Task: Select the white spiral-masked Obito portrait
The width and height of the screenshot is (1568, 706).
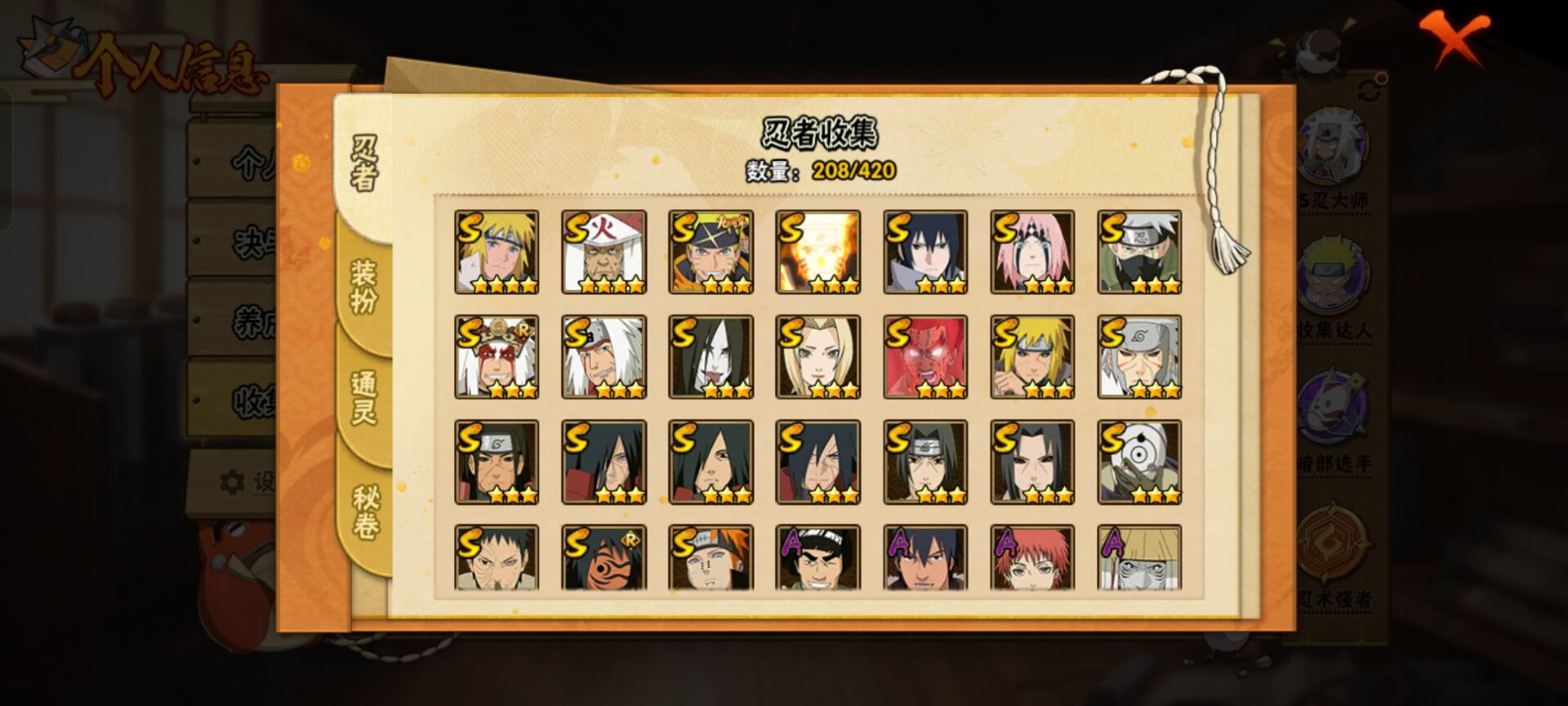Action: coord(1139,462)
